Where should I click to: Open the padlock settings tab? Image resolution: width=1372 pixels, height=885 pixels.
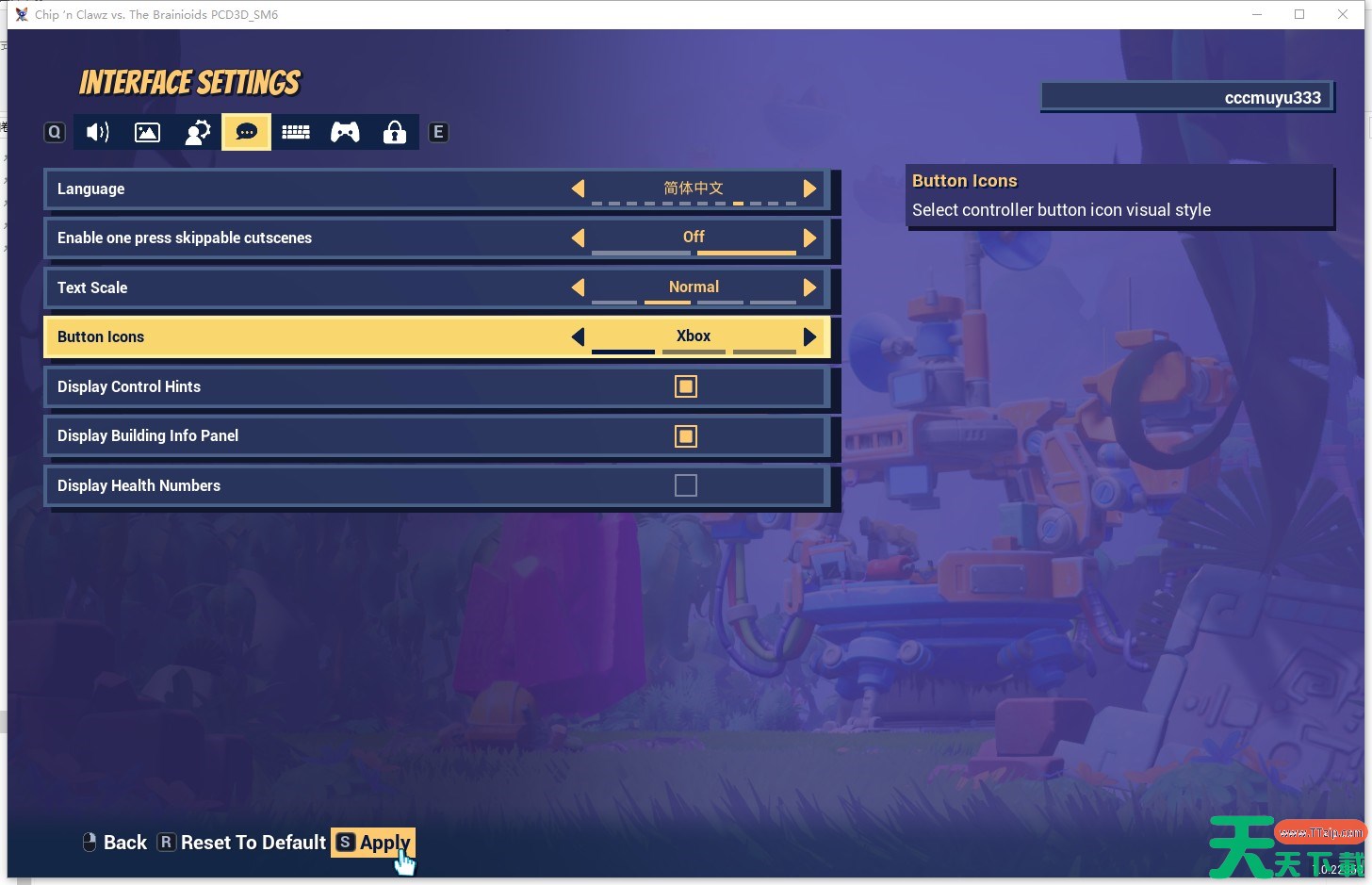point(395,133)
